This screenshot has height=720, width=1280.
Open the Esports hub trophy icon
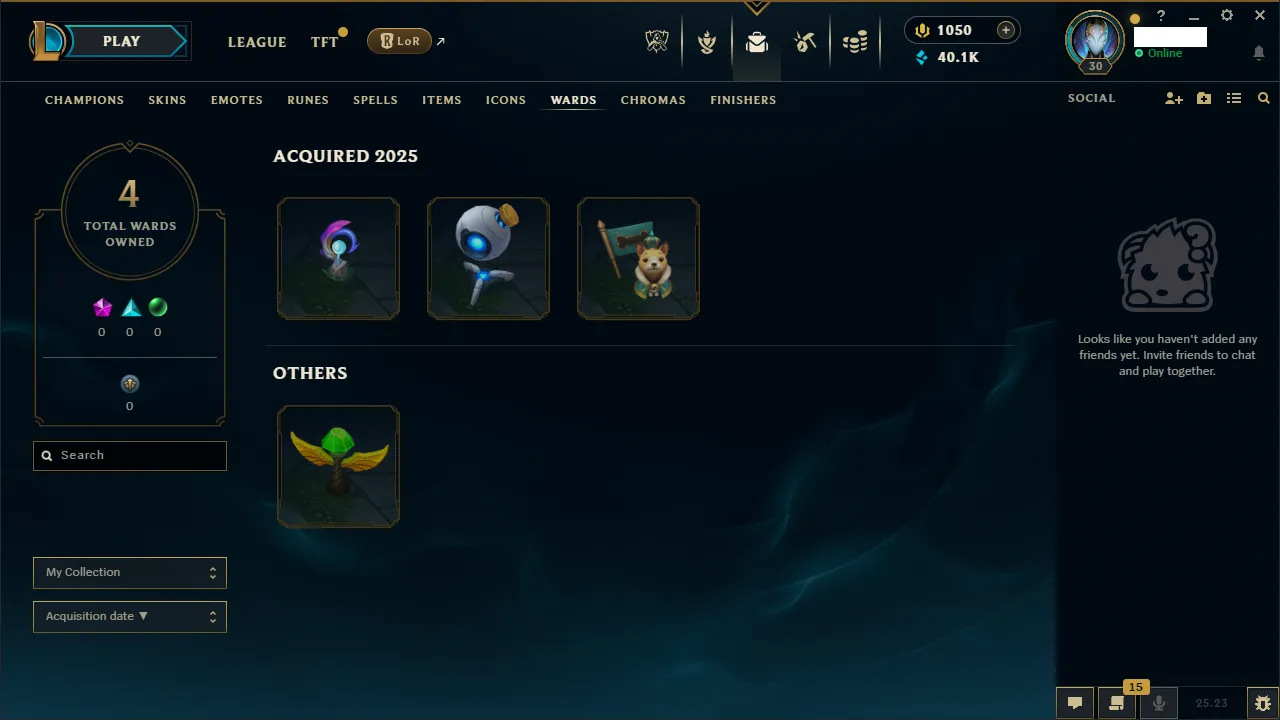657,41
